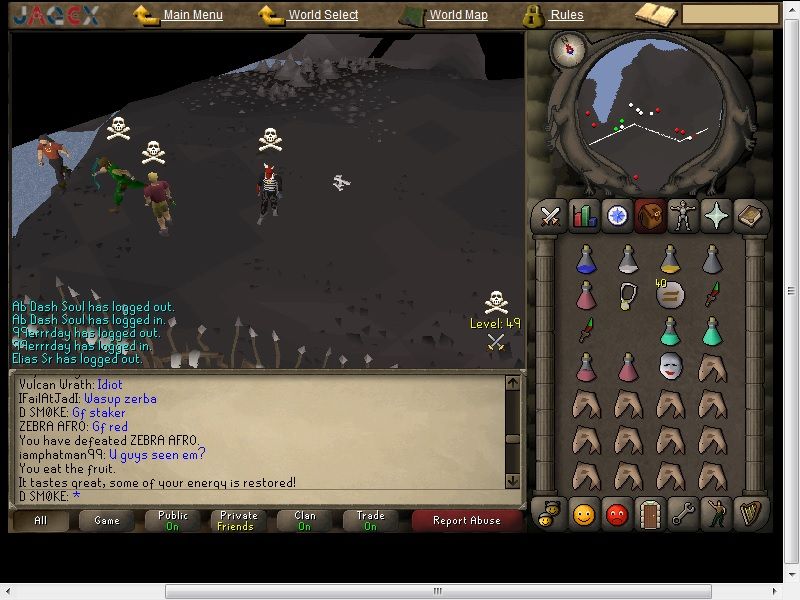Switch to the crossed swords combat tab

point(549,216)
